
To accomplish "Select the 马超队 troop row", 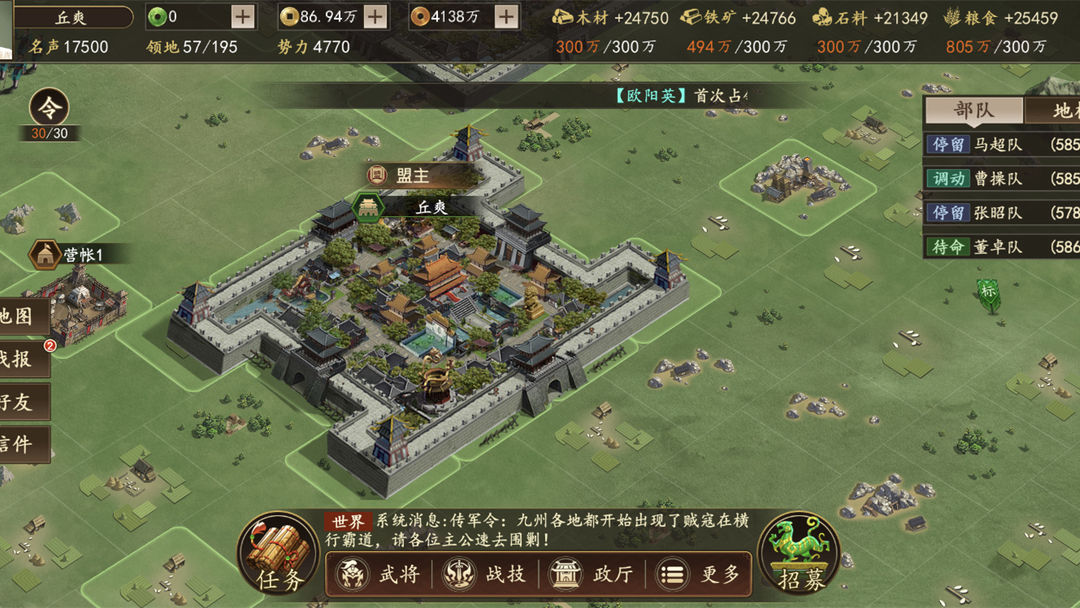I will (1001, 144).
